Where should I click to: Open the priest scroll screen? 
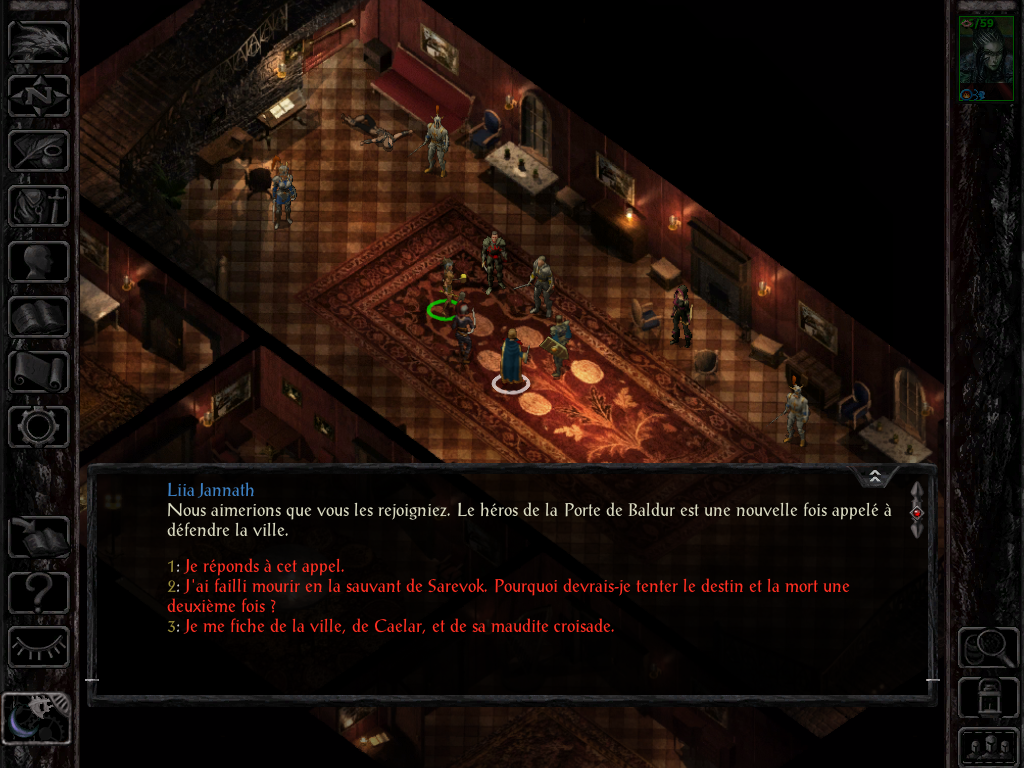(x=39, y=372)
